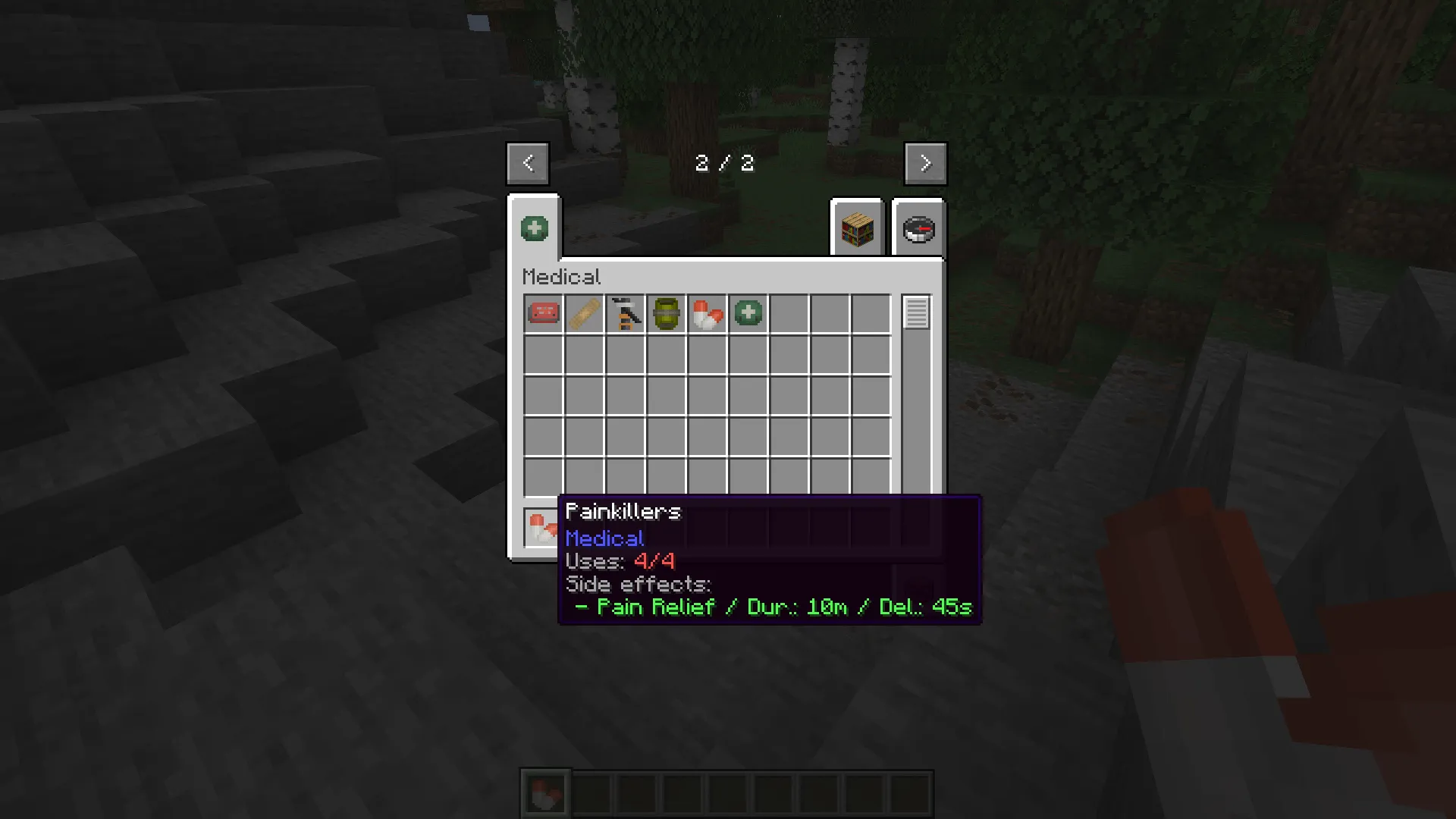Select the First Aid Kit item
Image resolution: width=1456 pixels, height=819 pixels.
coord(543,313)
